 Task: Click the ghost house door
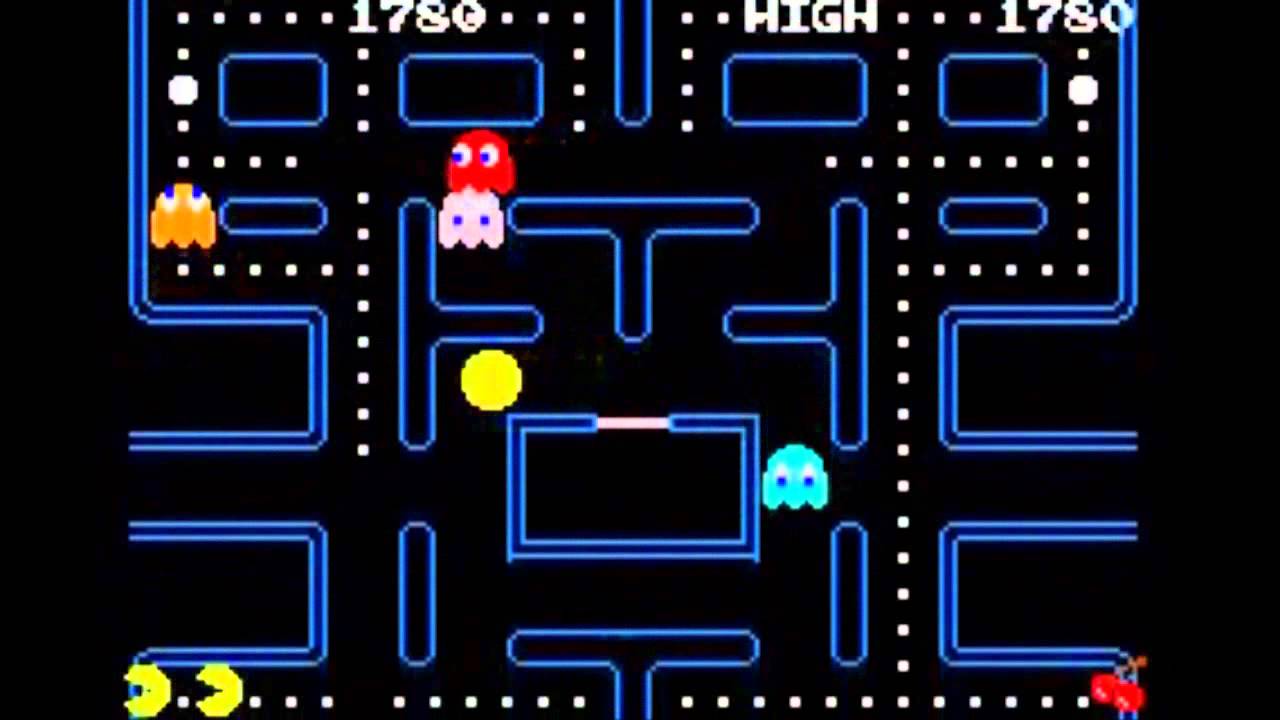(635, 420)
